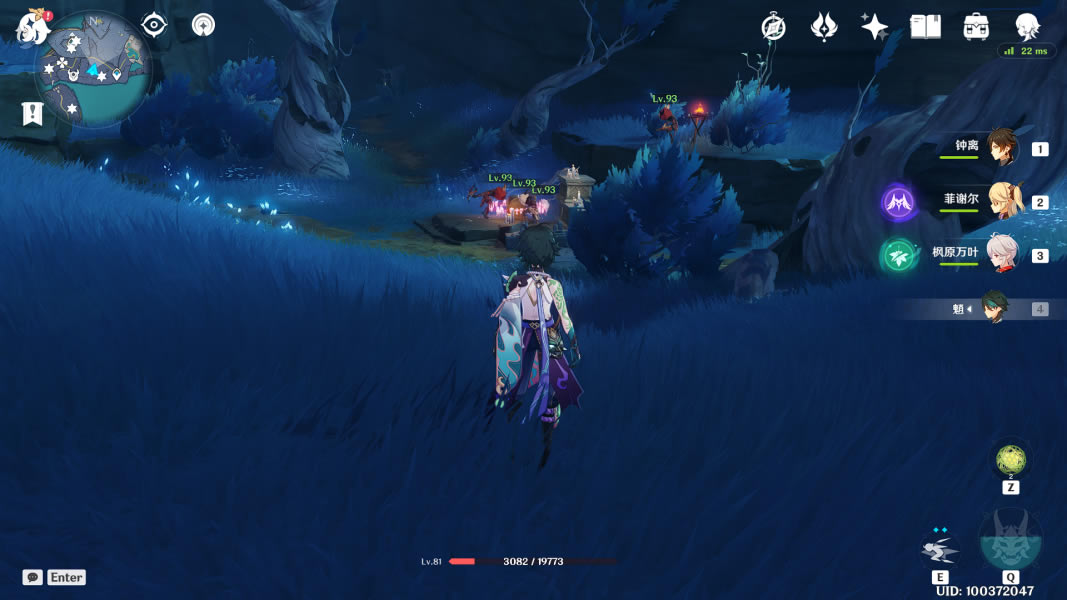The height and width of the screenshot is (600, 1067).
Task: Switch to party member 枫原万叶
Action: [x=1000, y=254]
